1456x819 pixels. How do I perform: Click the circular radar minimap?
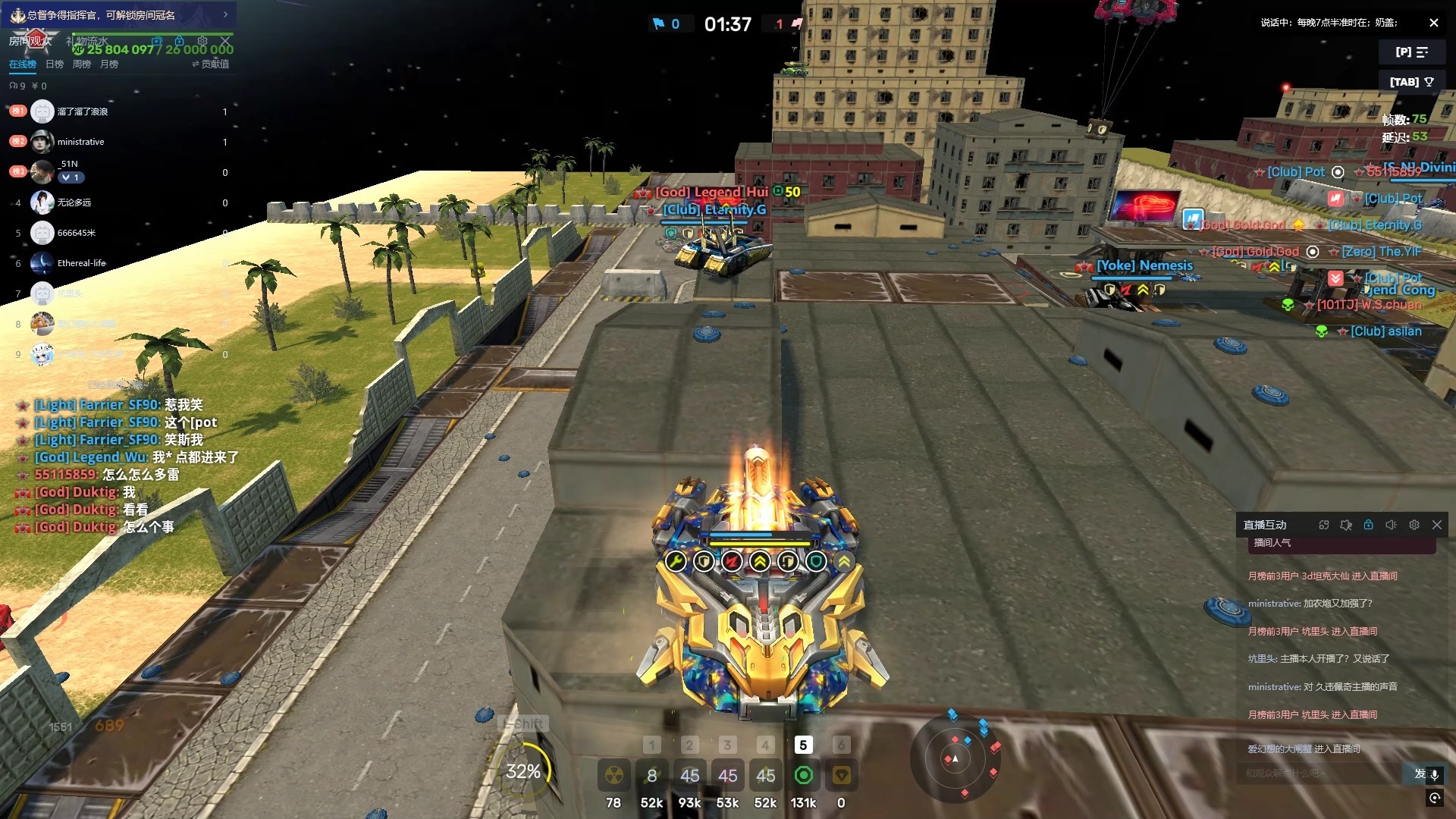pos(955,758)
